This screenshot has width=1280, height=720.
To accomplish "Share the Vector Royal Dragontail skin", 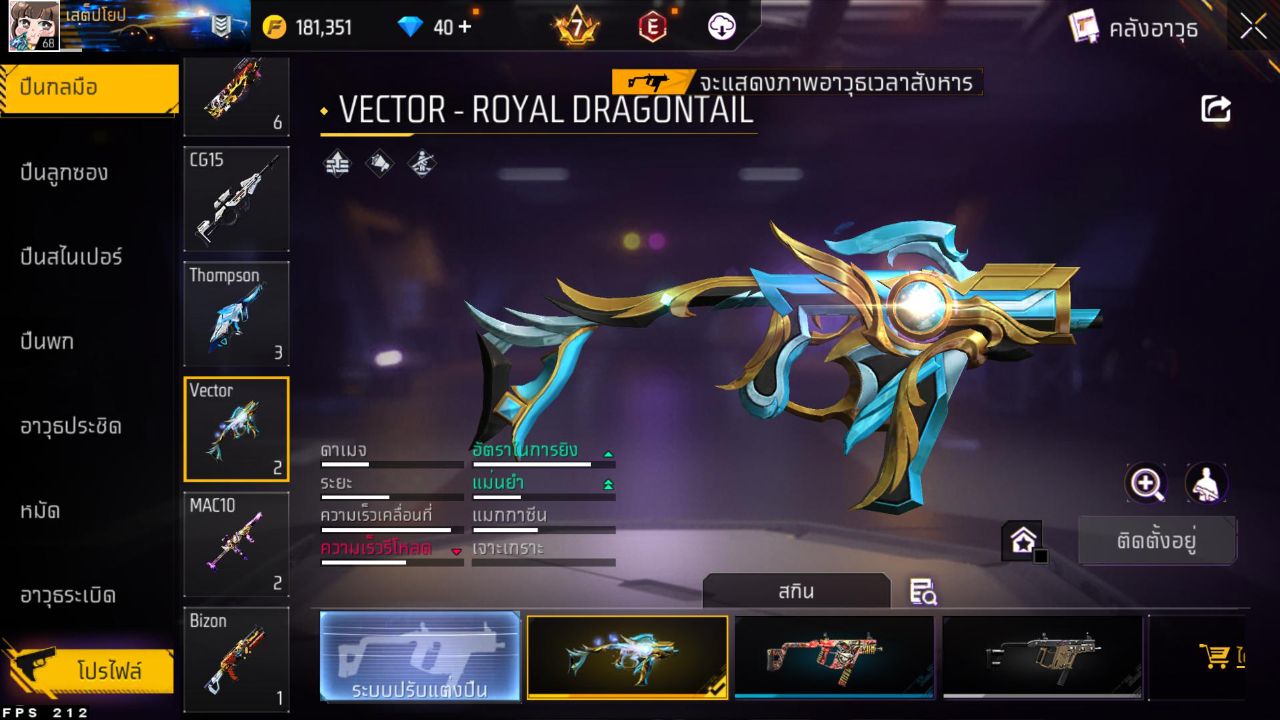I will tap(1216, 109).
